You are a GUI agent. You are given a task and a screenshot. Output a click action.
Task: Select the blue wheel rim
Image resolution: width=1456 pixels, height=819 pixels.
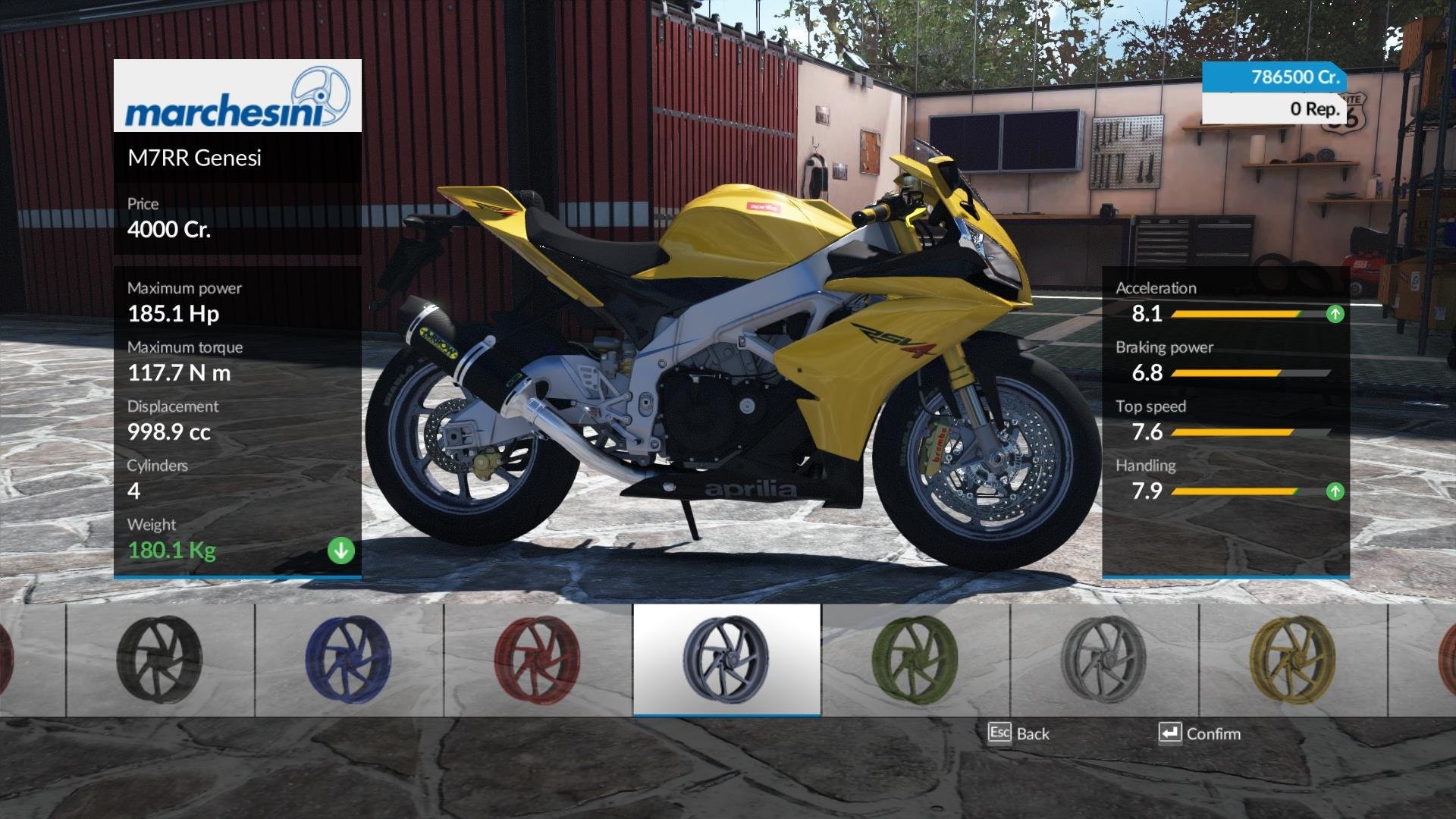(x=349, y=660)
